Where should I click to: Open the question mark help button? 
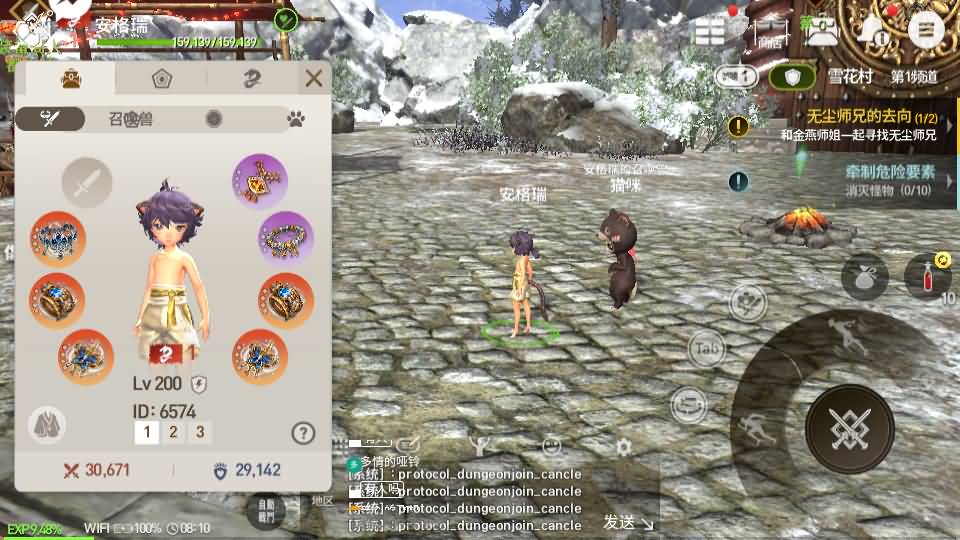303,432
